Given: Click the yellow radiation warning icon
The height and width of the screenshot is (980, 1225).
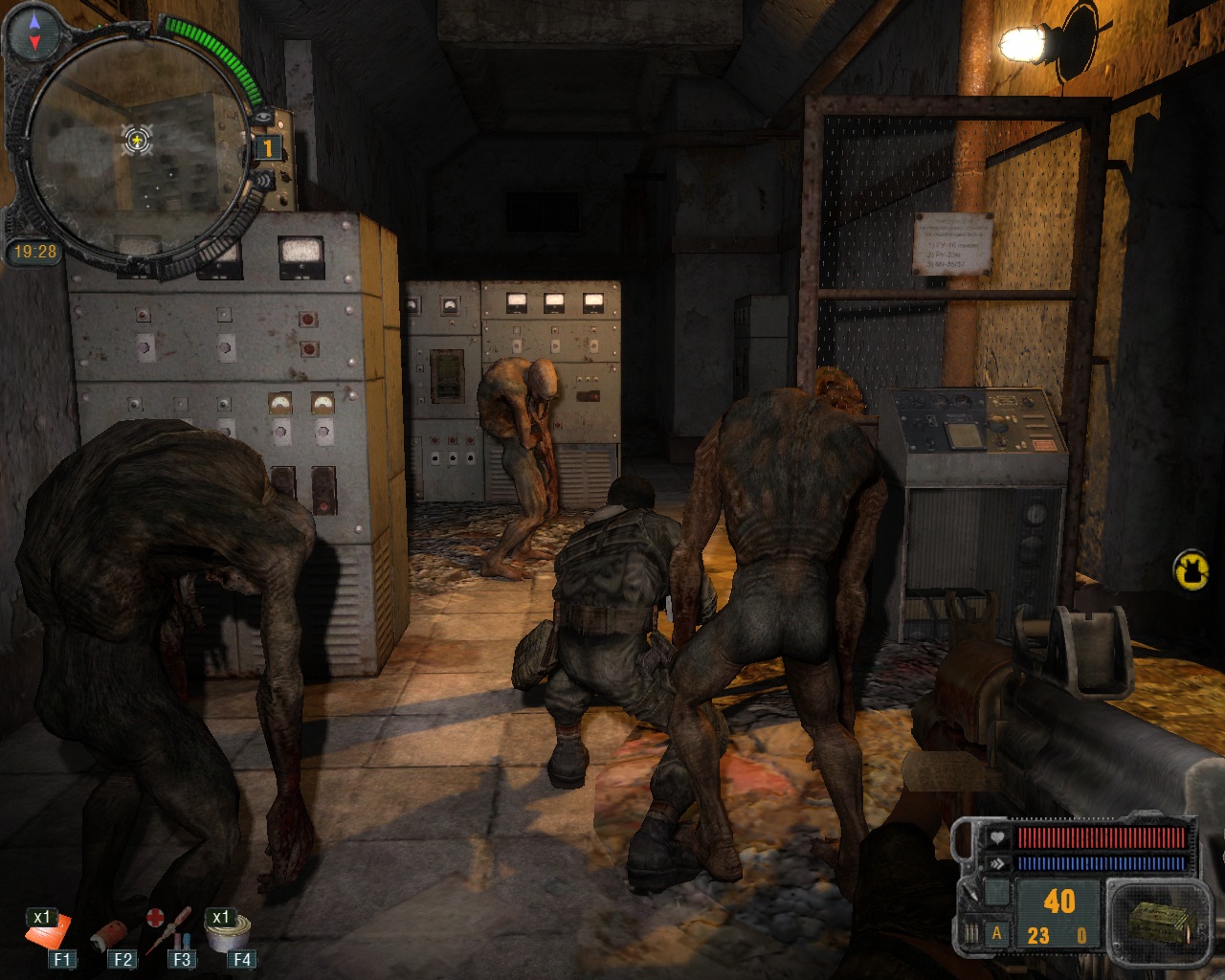Looking at the screenshot, I should click(1192, 569).
